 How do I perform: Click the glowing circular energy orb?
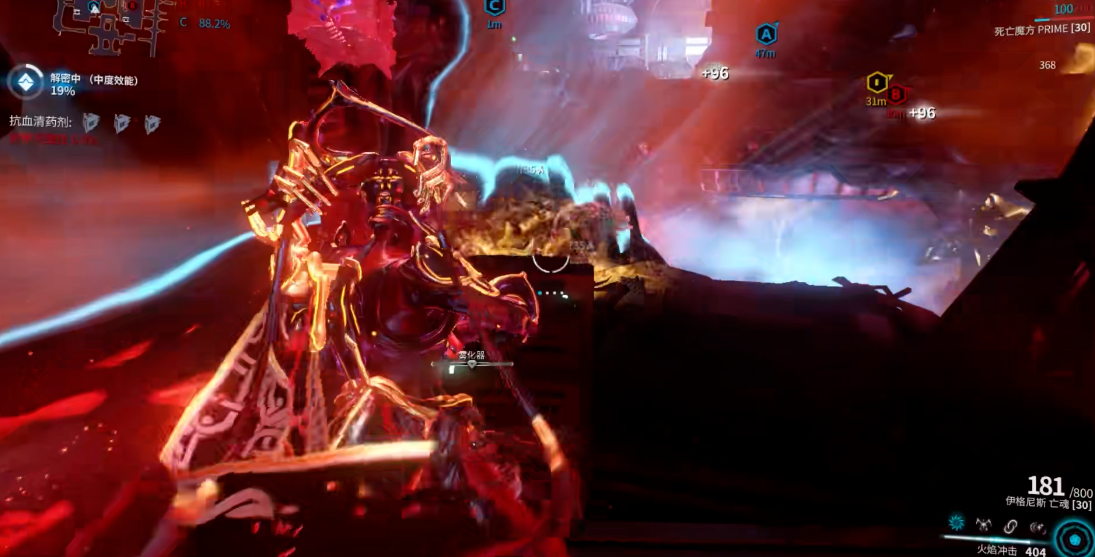[x=1074, y=538]
